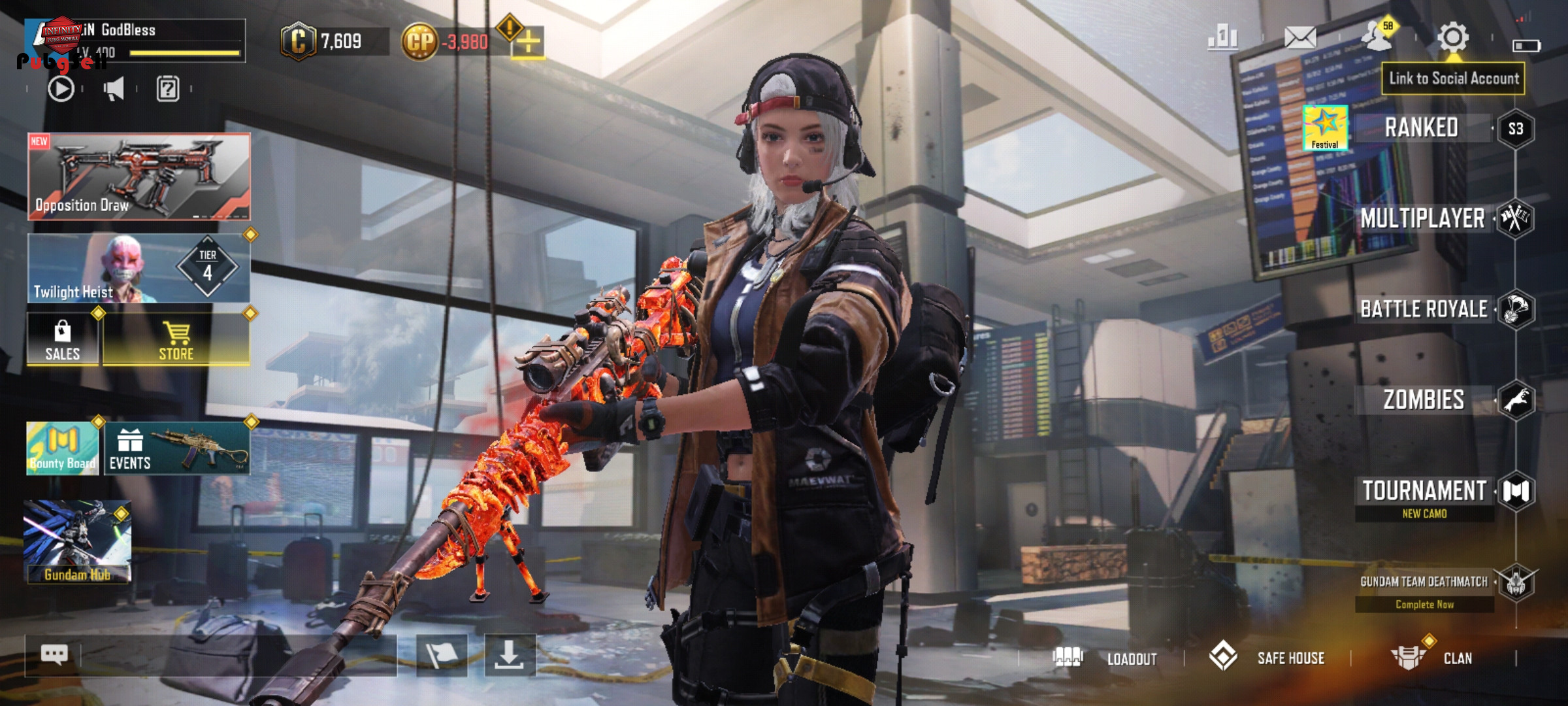Open the settings gear icon
This screenshot has height=706, width=1568.
click(1453, 37)
